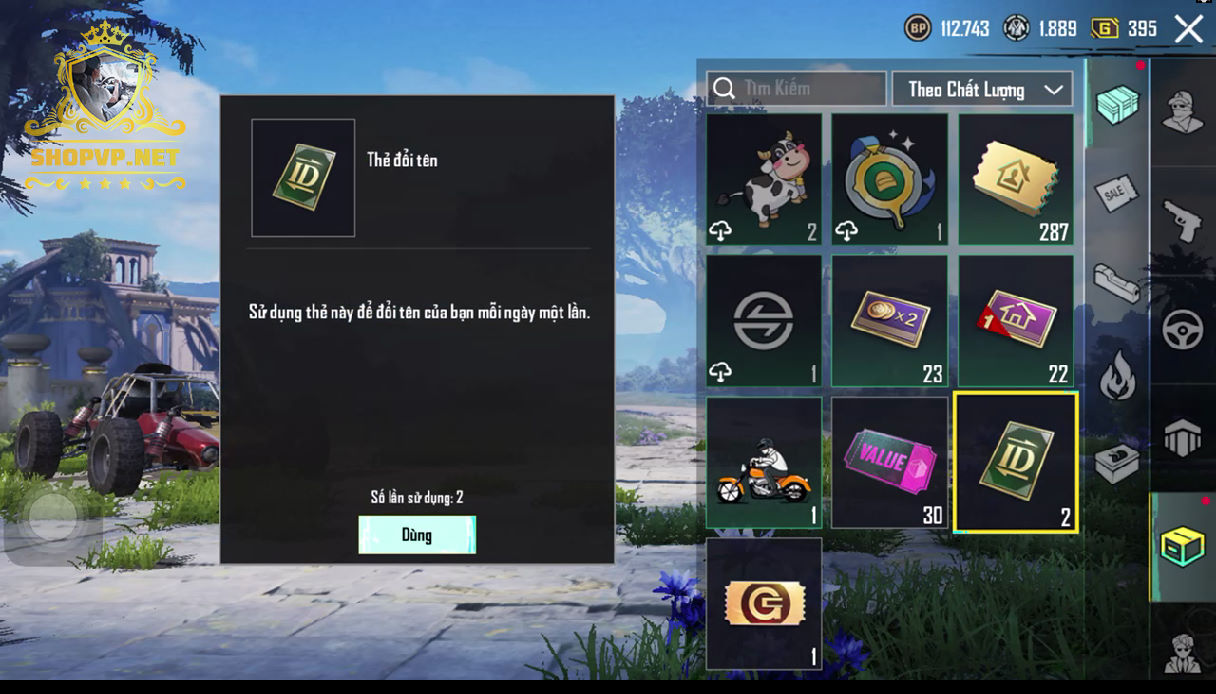
Task: Open the selected yellow box category tab
Action: point(1183,547)
